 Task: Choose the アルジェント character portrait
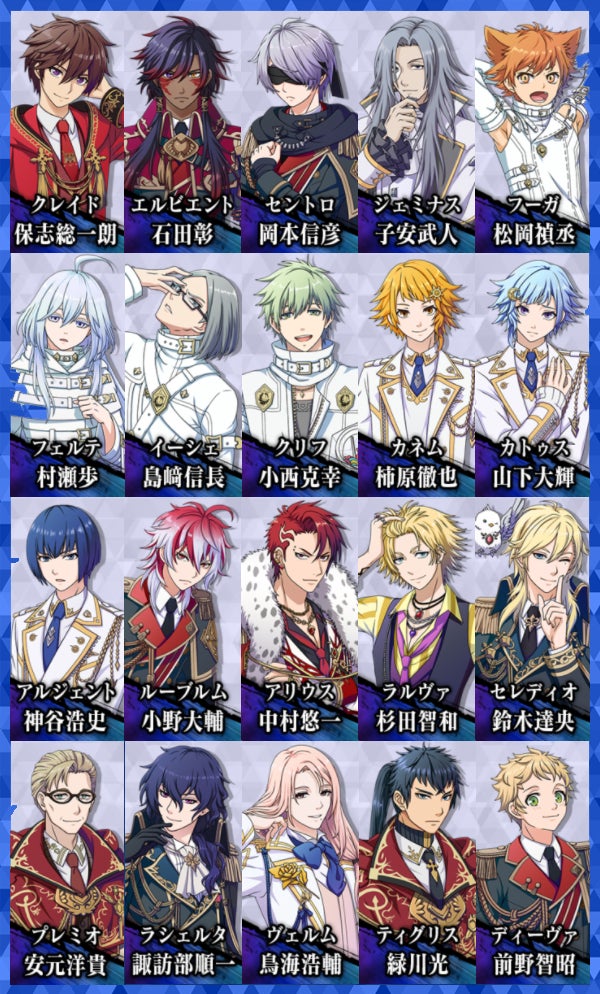[x=66, y=618]
